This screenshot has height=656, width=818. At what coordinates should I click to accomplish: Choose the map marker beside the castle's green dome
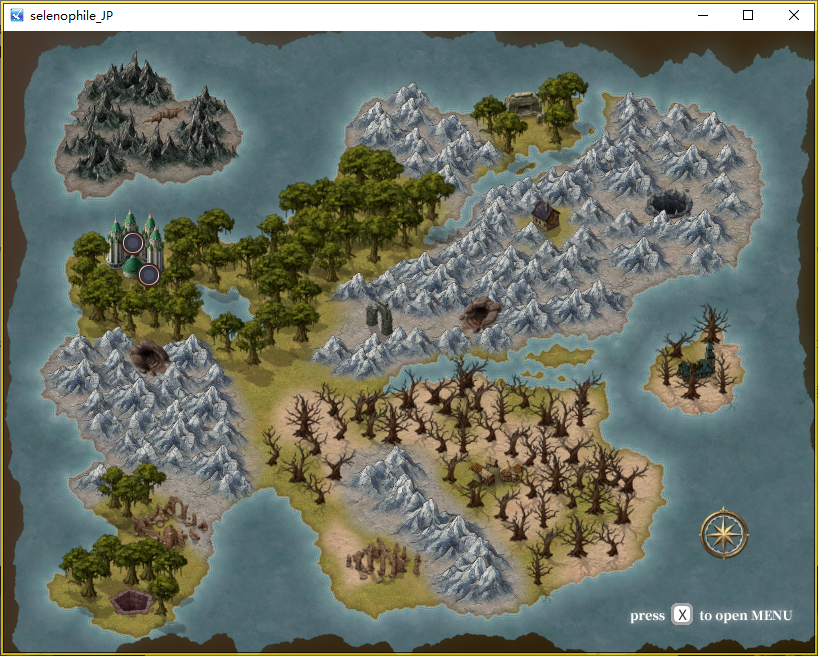click(x=149, y=274)
